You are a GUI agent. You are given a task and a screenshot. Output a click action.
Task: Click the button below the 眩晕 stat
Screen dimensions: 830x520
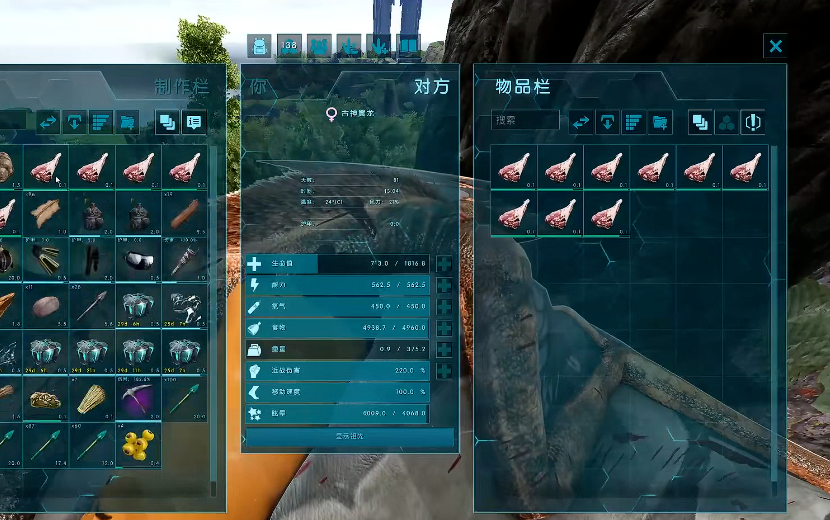(349, 437)
